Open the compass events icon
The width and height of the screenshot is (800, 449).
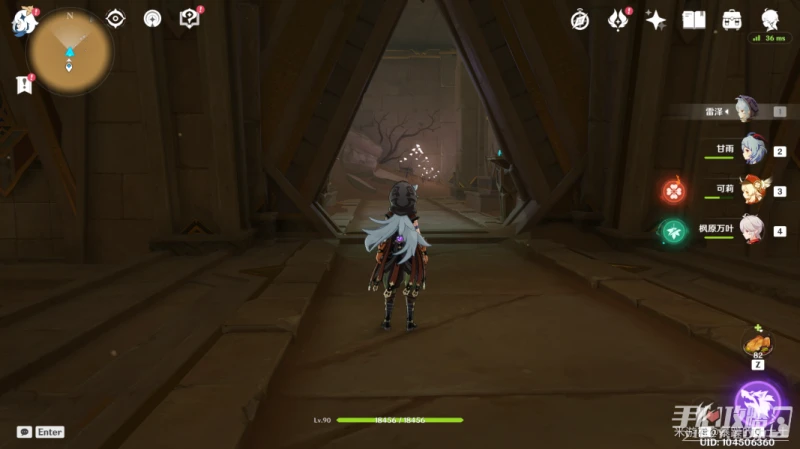coord(580,20)
